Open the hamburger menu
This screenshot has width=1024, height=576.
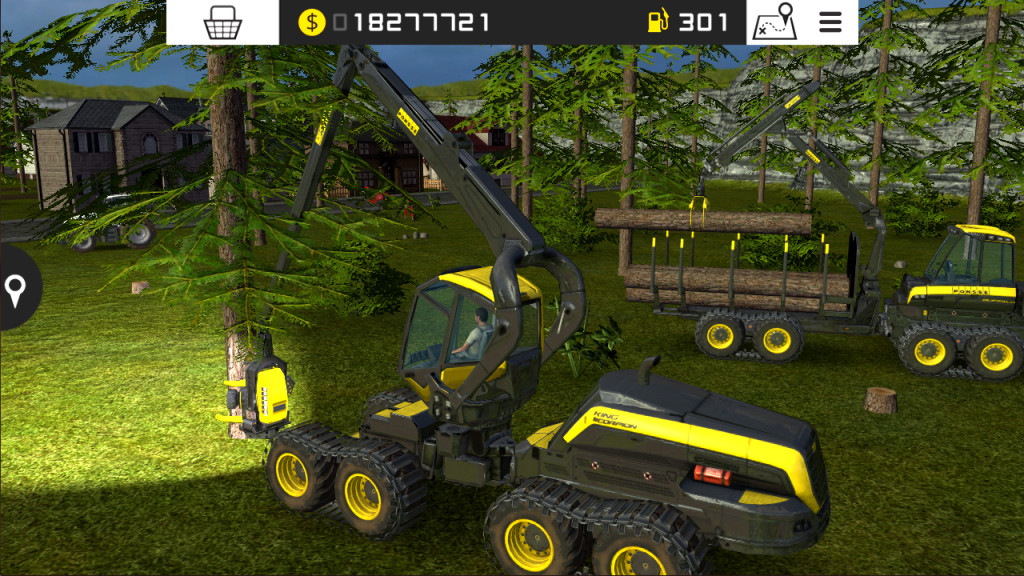tap(830, 22)
